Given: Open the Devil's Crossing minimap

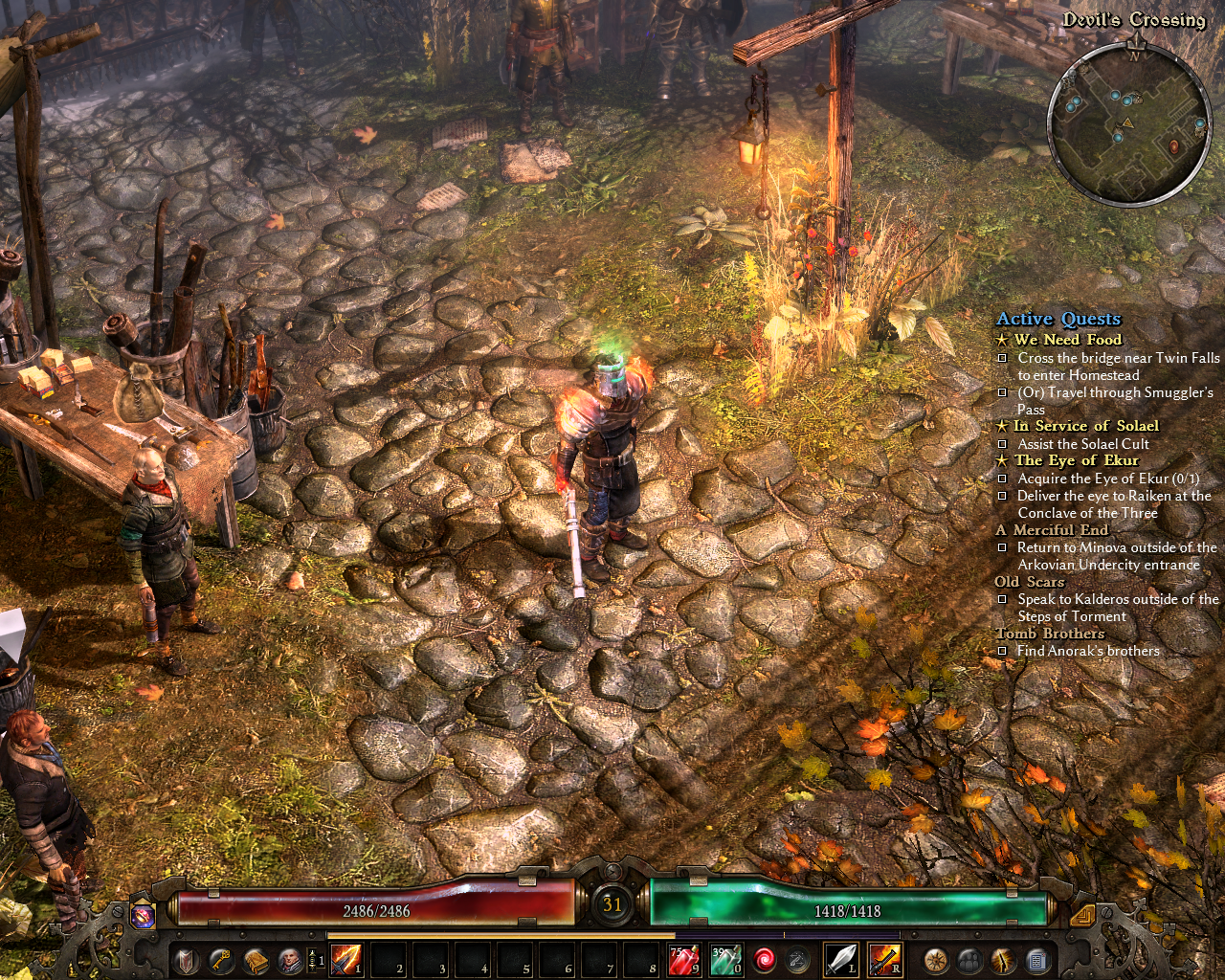Looking at the screenshot, I should click(x=1129, y=122).
